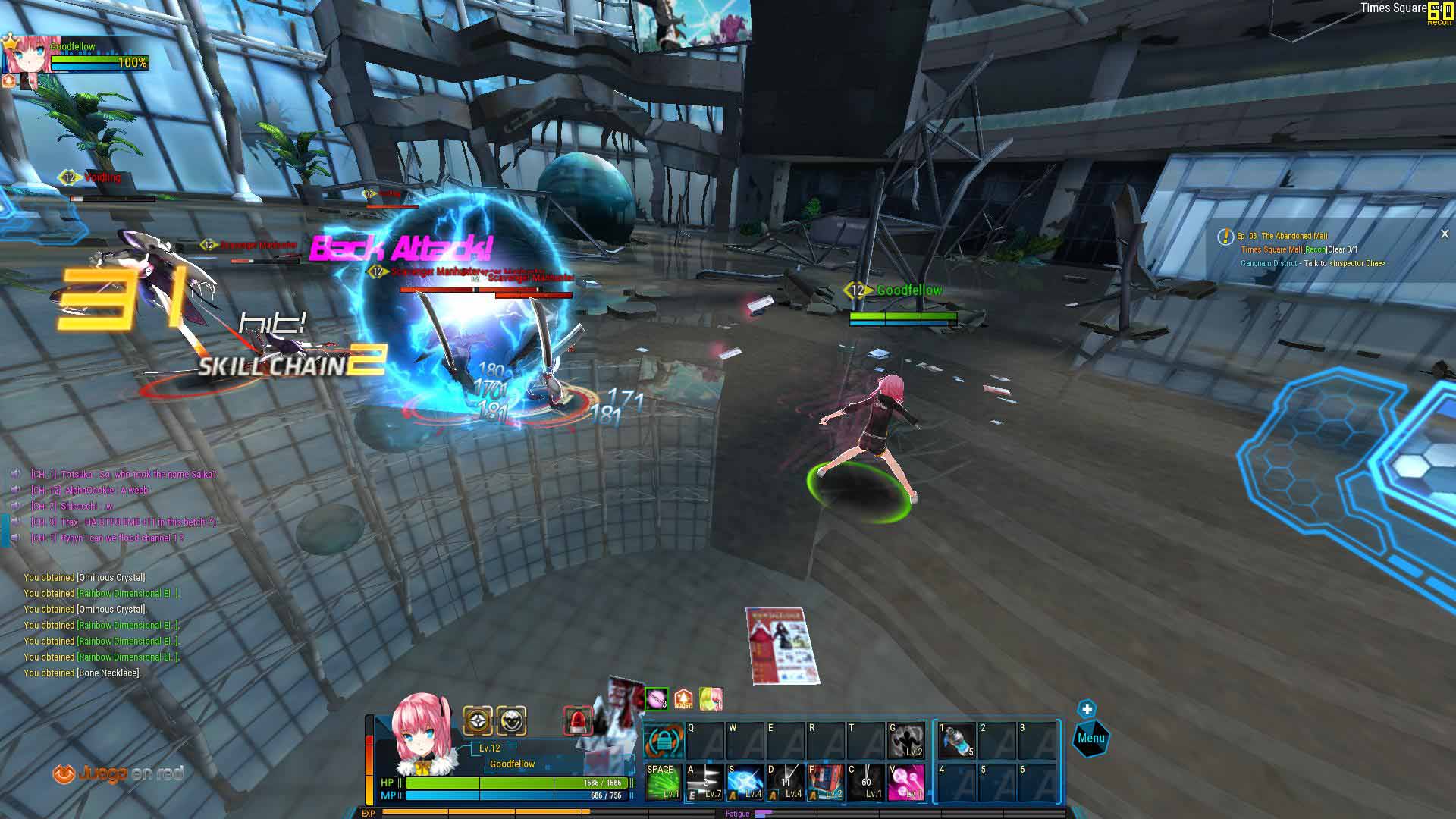Toggle the skill bar lock icon
Screen dimensions: 1456x819
[x=664, y=740]
